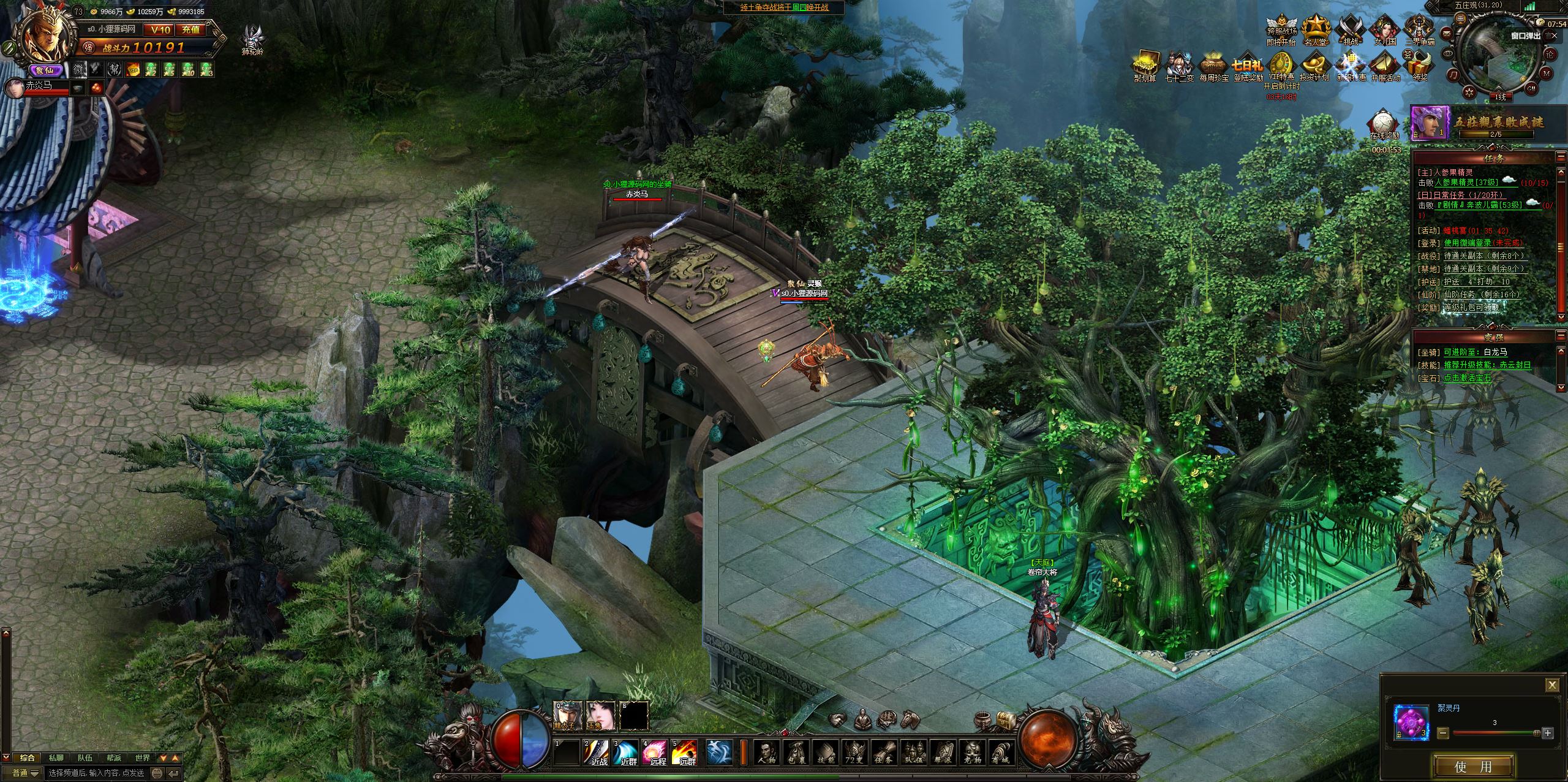Activate the 近战 melee skill
Viewport: 1568px width, 782px height.
pos(597,752)
